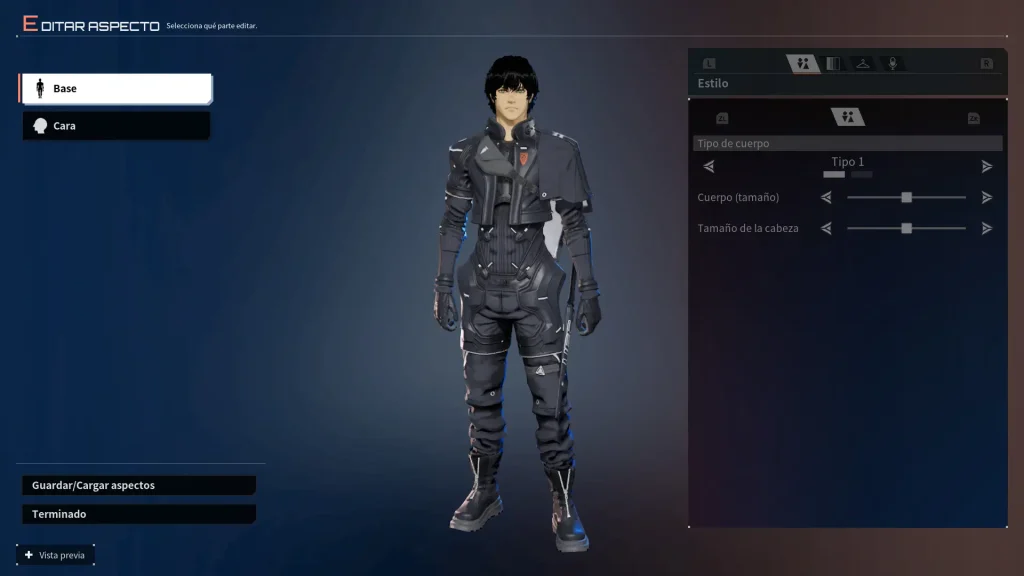Image resolution: width=1024 pixels, height=576 pixels.
Task: Decrease Tamaño de la cabeza with left arrow
Action: [826, 228]
